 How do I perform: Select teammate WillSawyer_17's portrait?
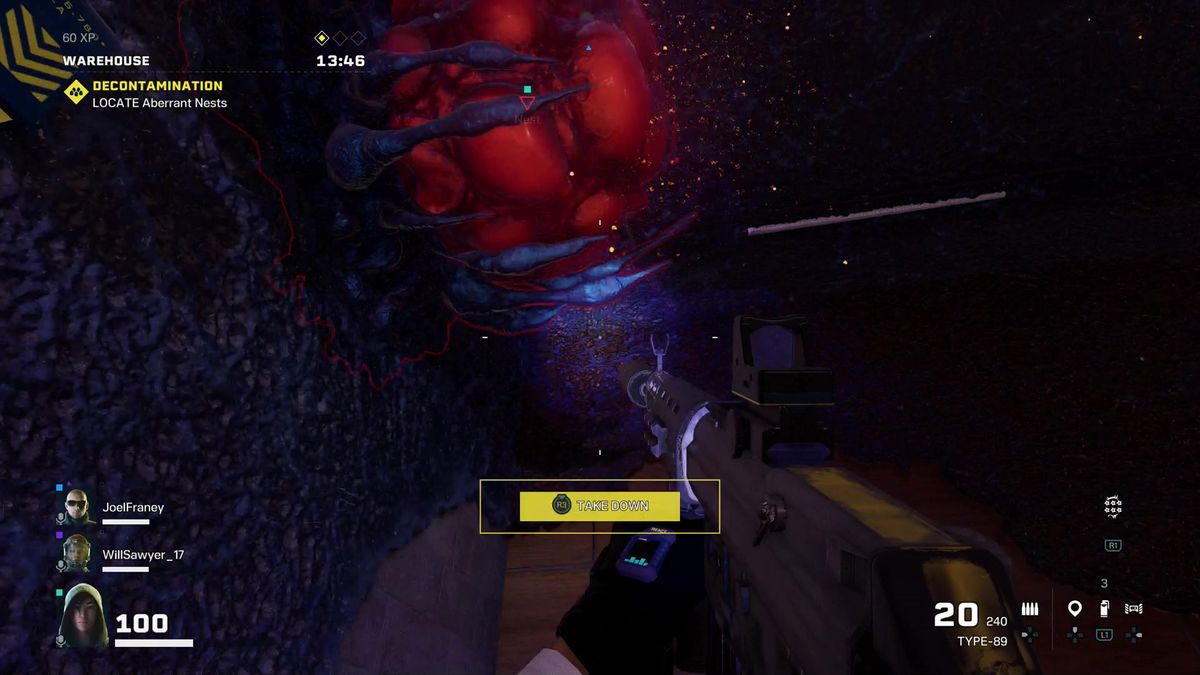pyautogui.click(x=78, y=554)
